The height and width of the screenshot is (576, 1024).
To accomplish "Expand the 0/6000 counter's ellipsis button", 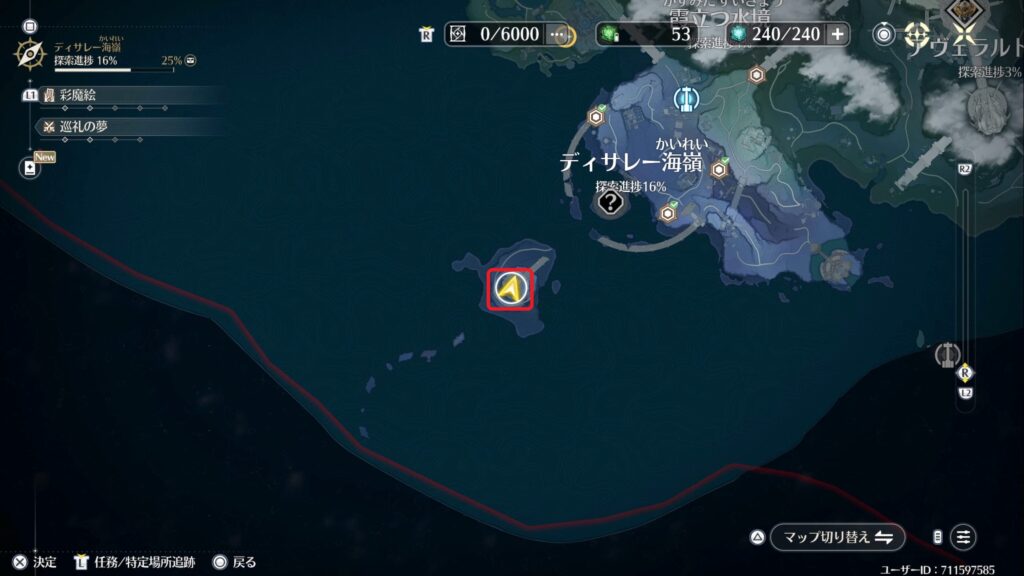I will coord(560,34).
